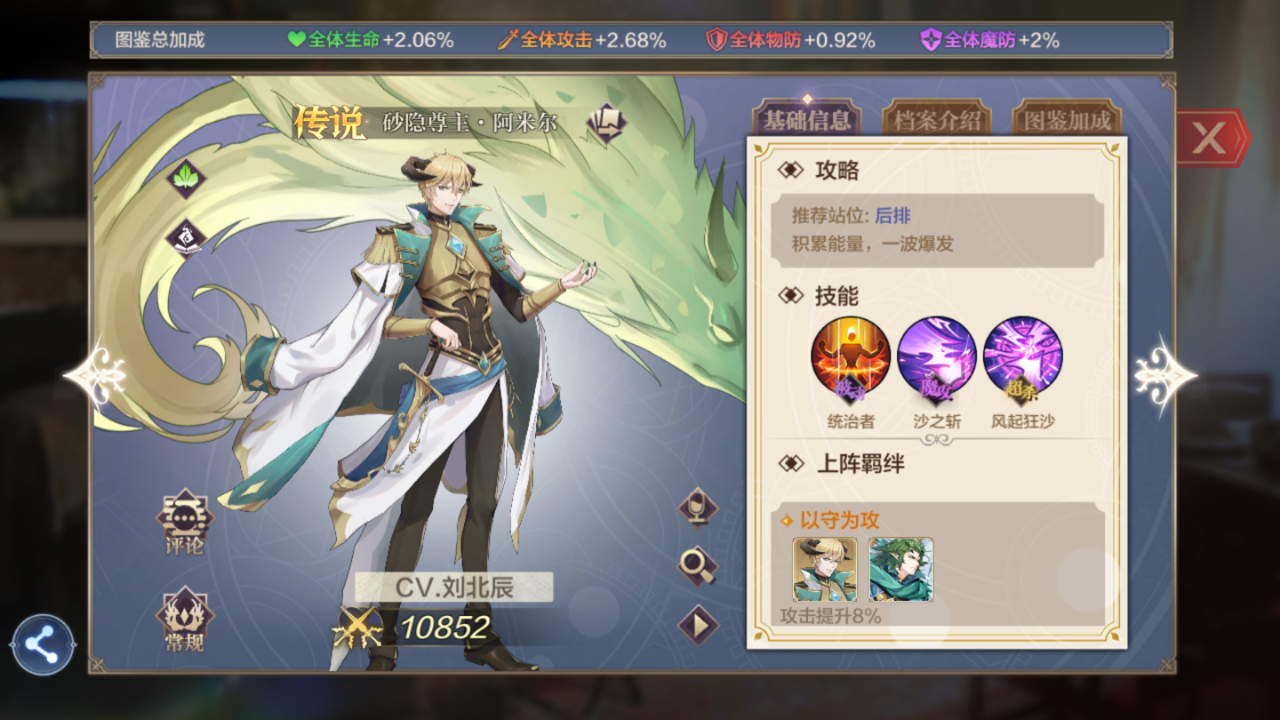Expand the 上阵羁绊 bond section
The width and height of the screenshot is (1280, 720).
tap(863, 463)
